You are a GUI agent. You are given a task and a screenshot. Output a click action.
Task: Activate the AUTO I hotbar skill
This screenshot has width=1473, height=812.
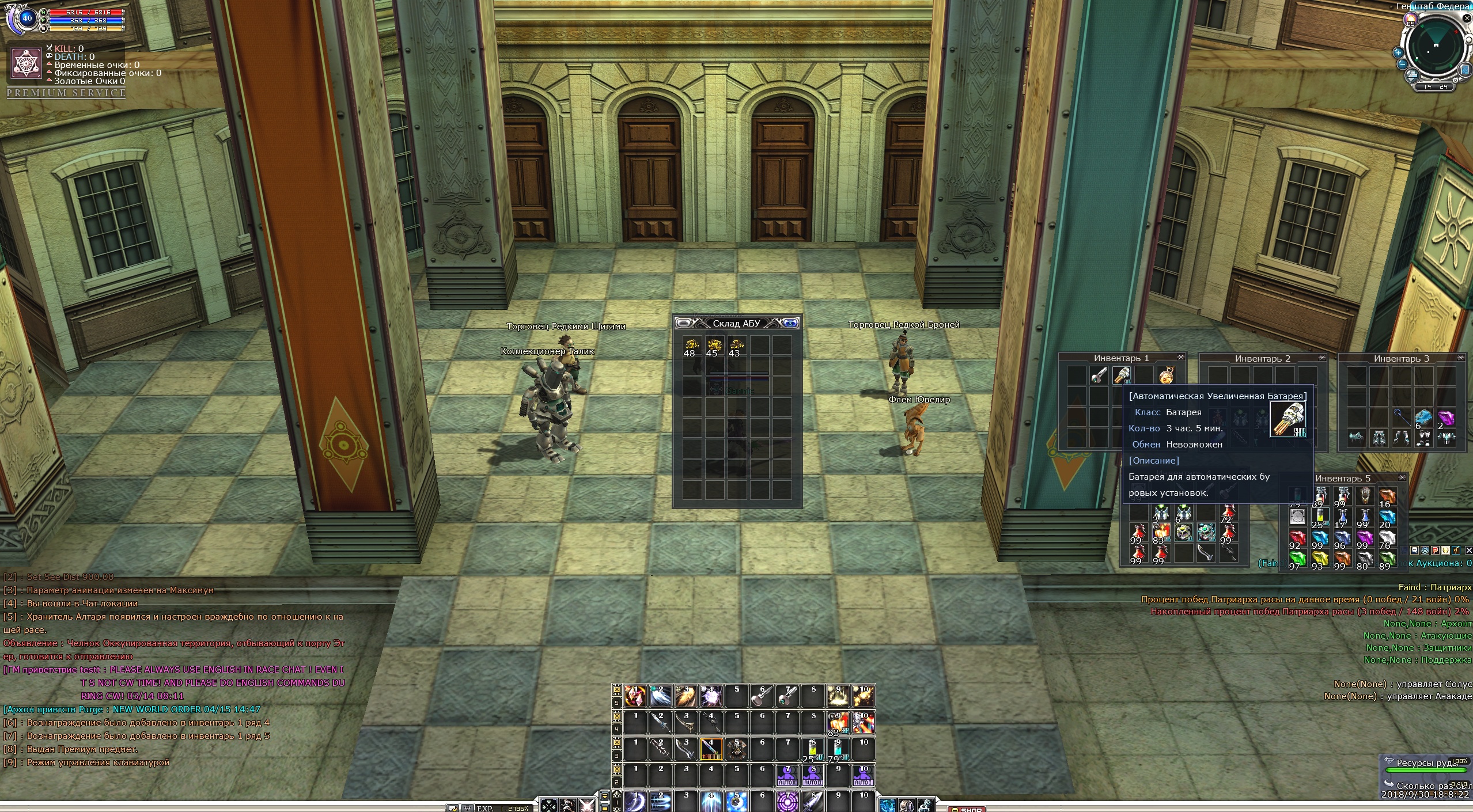pyautogui.click(x=863, y=776)
